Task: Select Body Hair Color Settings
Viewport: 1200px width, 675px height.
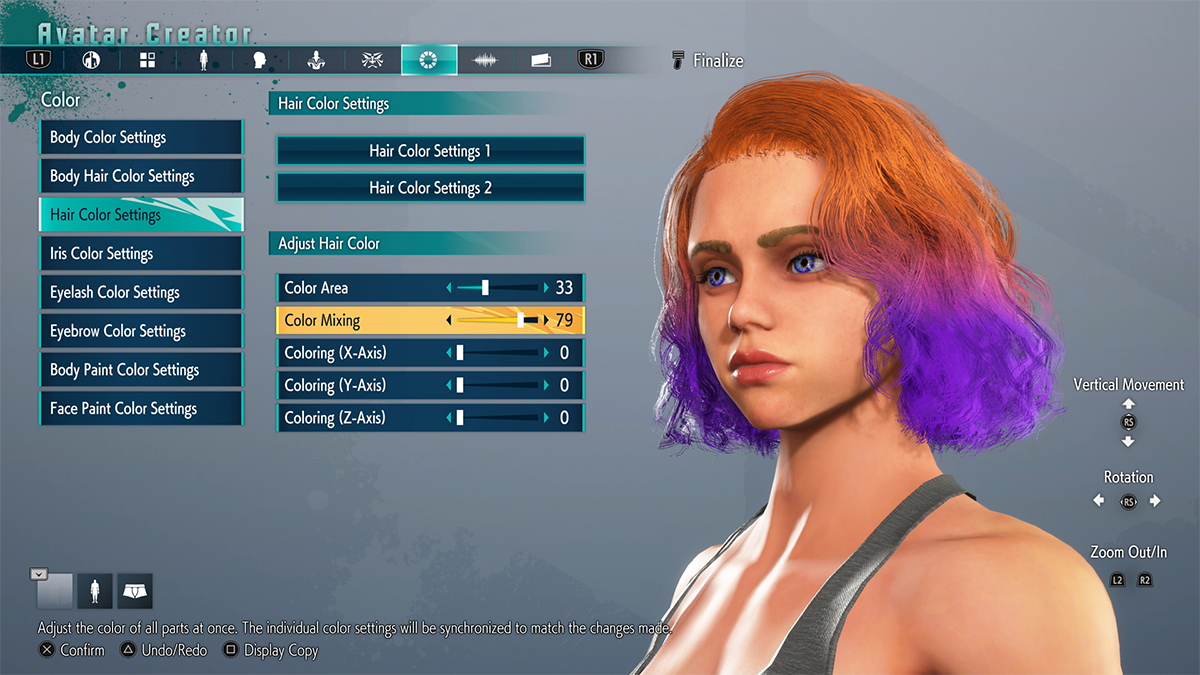Action: point(141,176)
